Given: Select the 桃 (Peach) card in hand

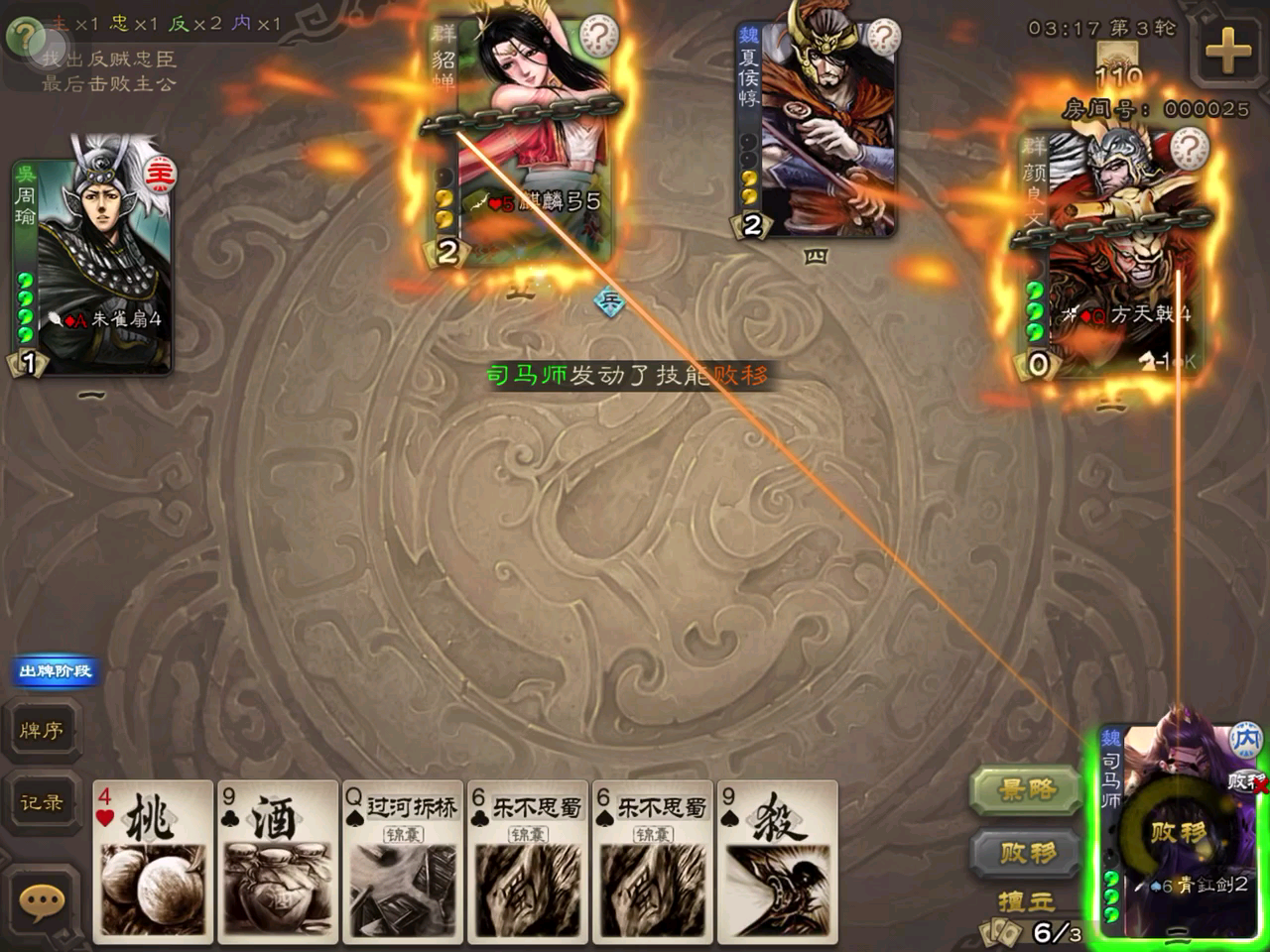Looking at the screenshot, I should pos(153,861).
